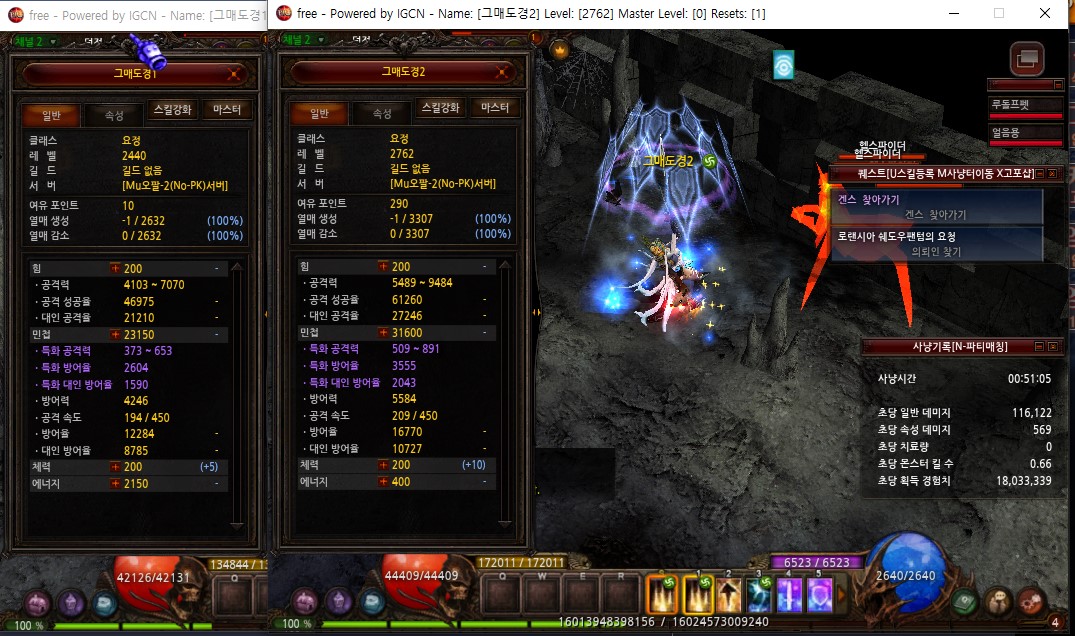Raise the 에너지 stat in 그매도경2 window
The image size is (1075, 636).
(x=382, y=482)
